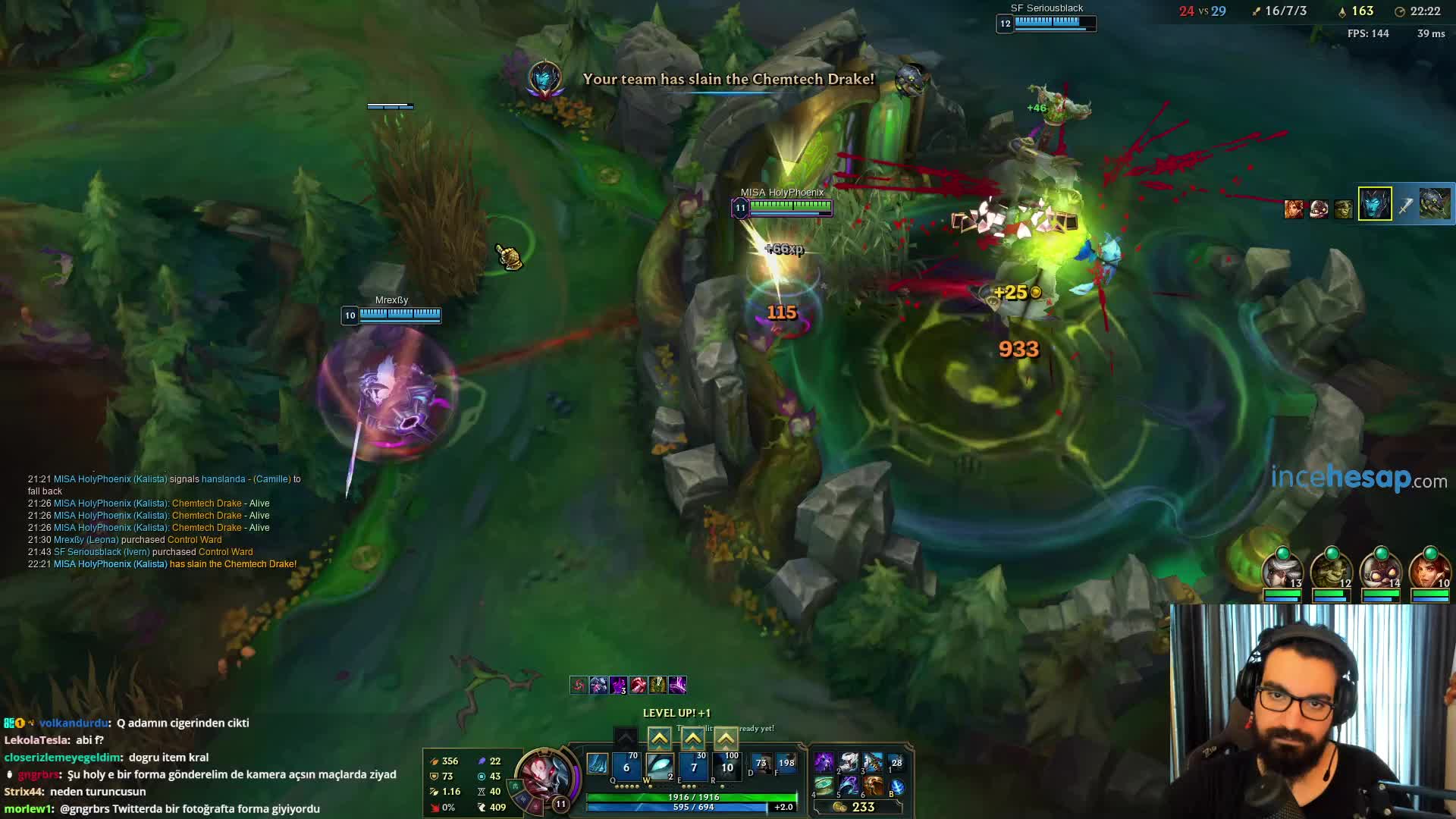Viewport: 1456px width, 819px height.
Task: Click the blue recall button labeled B
Action: (x=896, y=787)
